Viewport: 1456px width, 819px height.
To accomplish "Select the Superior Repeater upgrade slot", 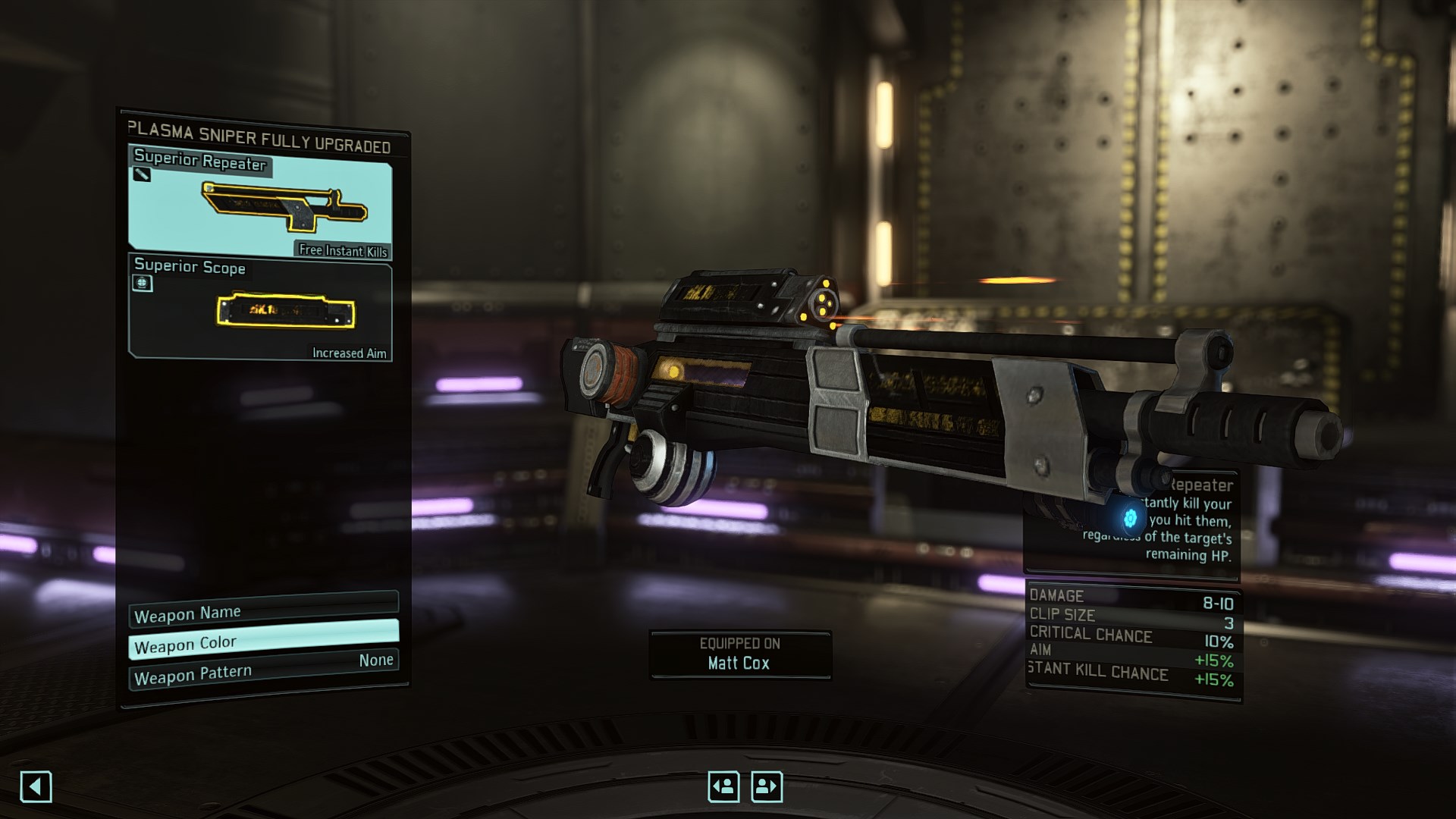I will point(260,203).
